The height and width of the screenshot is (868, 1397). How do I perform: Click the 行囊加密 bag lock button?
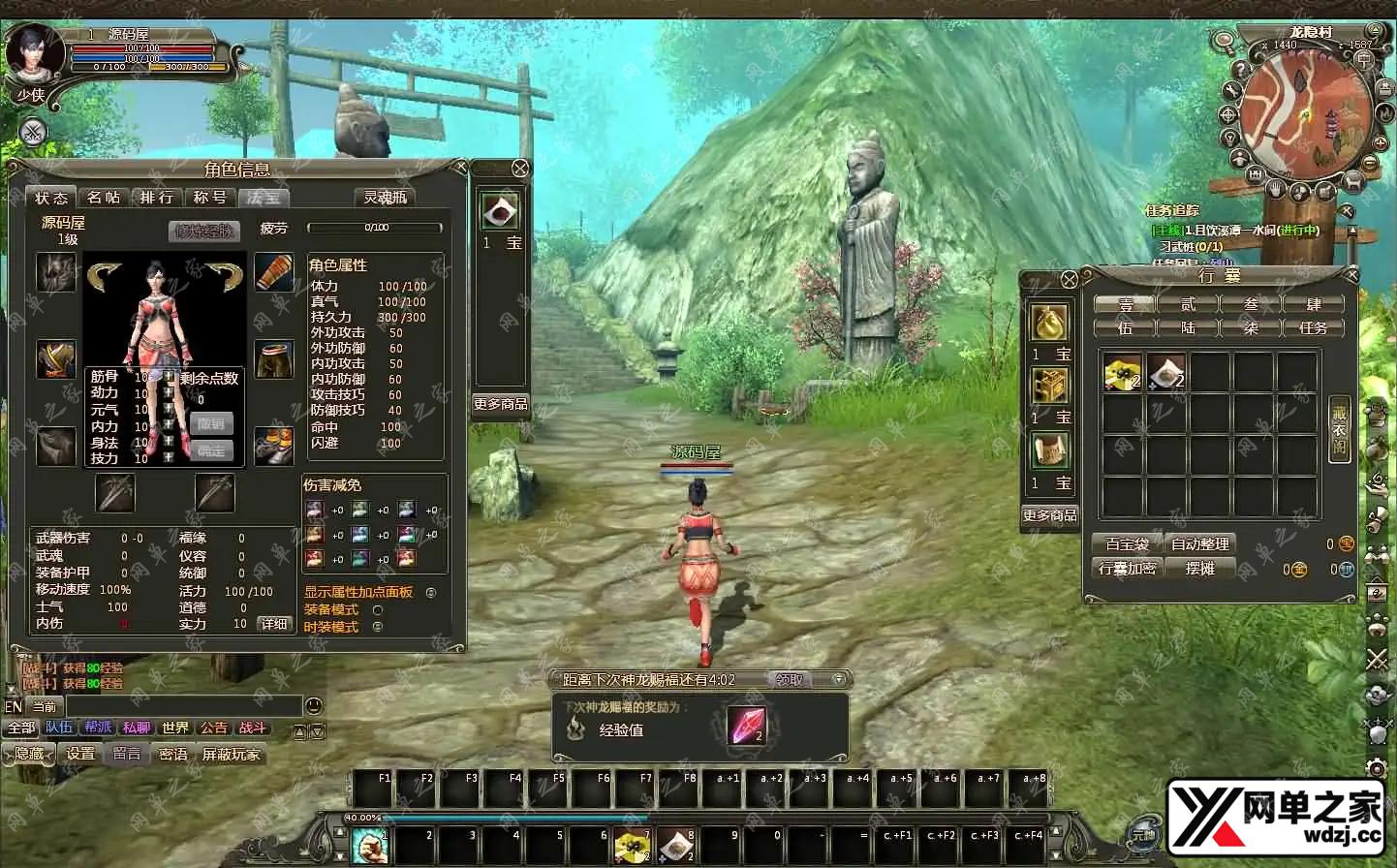[x=1127, y=569]
